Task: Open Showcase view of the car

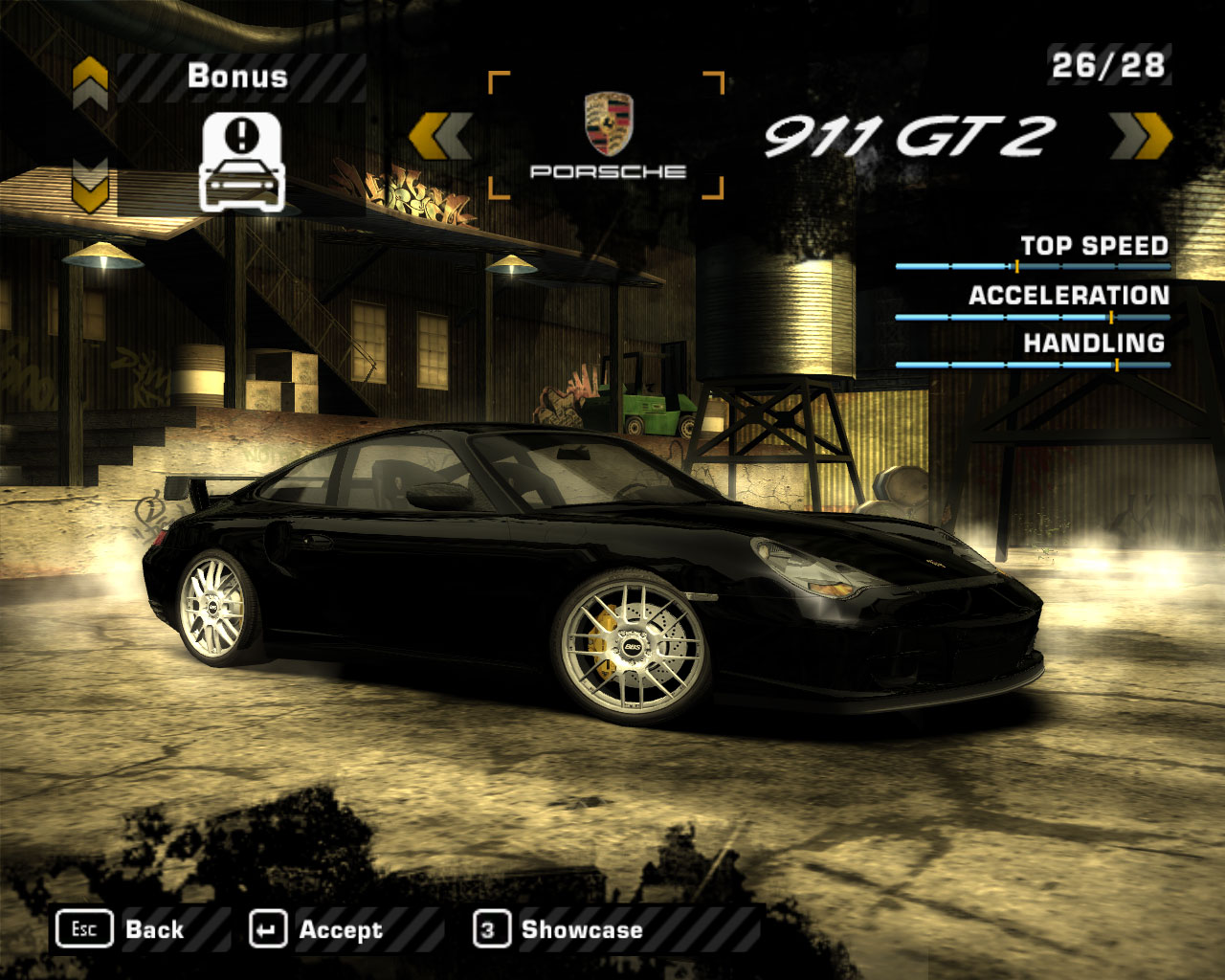Action: (x=558, y=929)
